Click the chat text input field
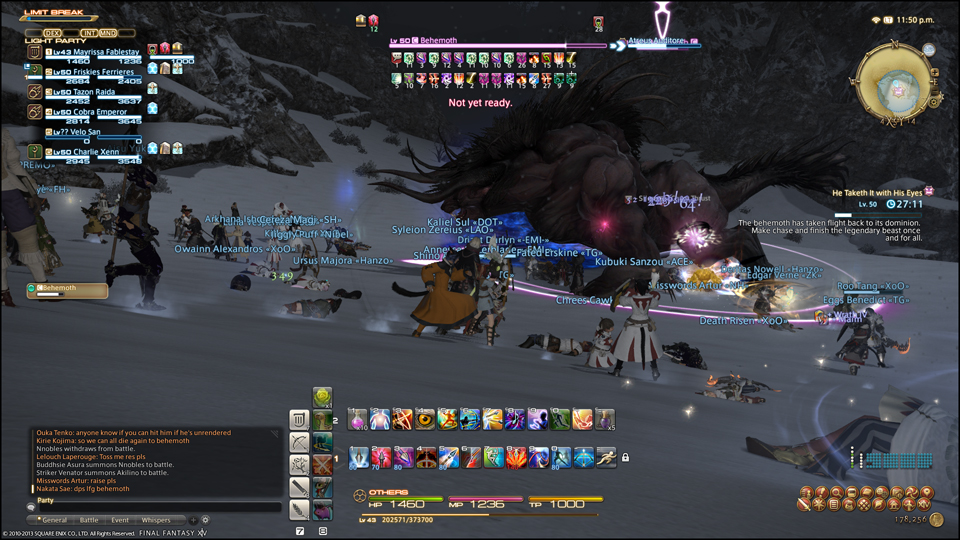 point(150,508)
